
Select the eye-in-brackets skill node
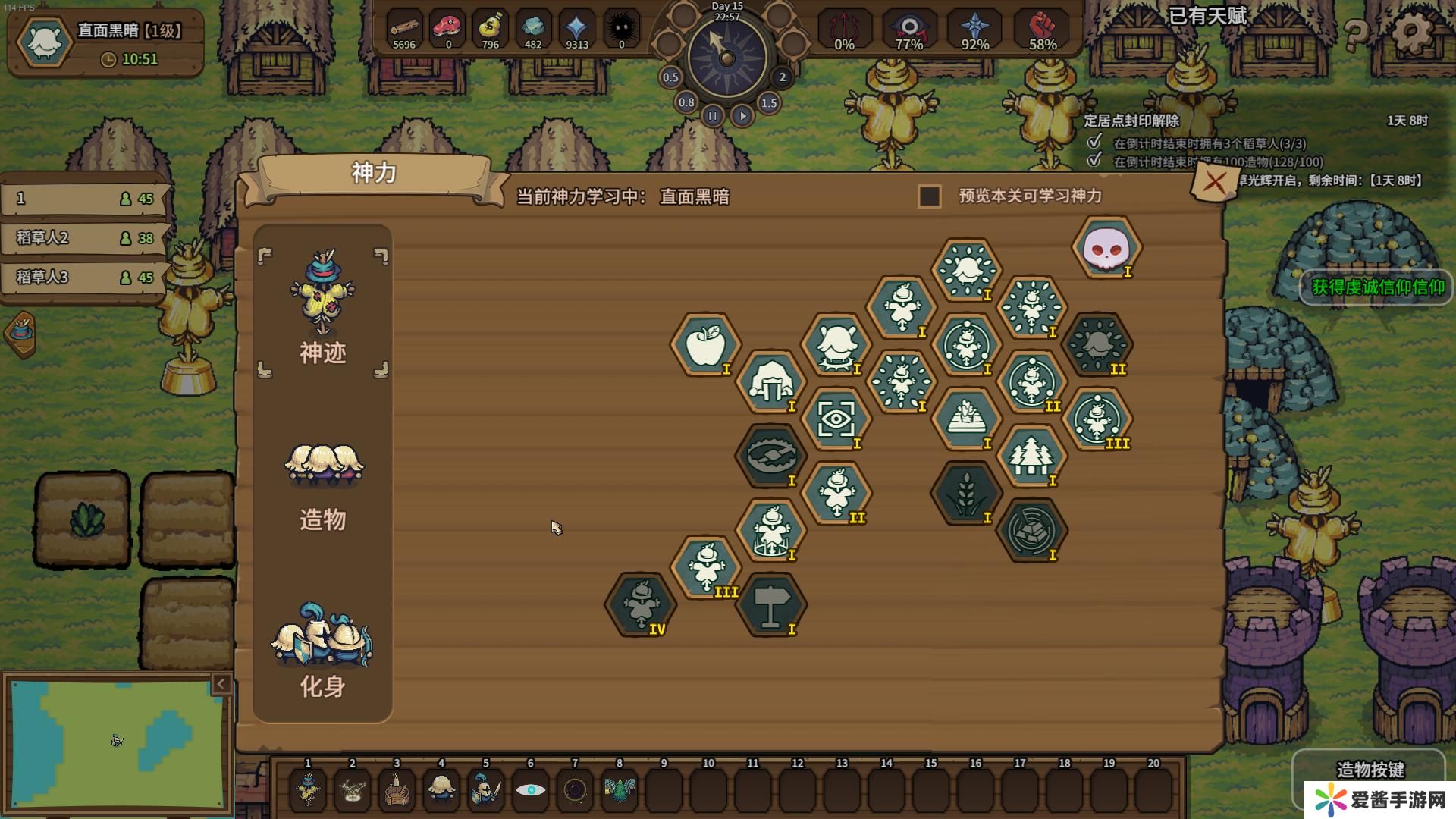(x=836, y=419)
